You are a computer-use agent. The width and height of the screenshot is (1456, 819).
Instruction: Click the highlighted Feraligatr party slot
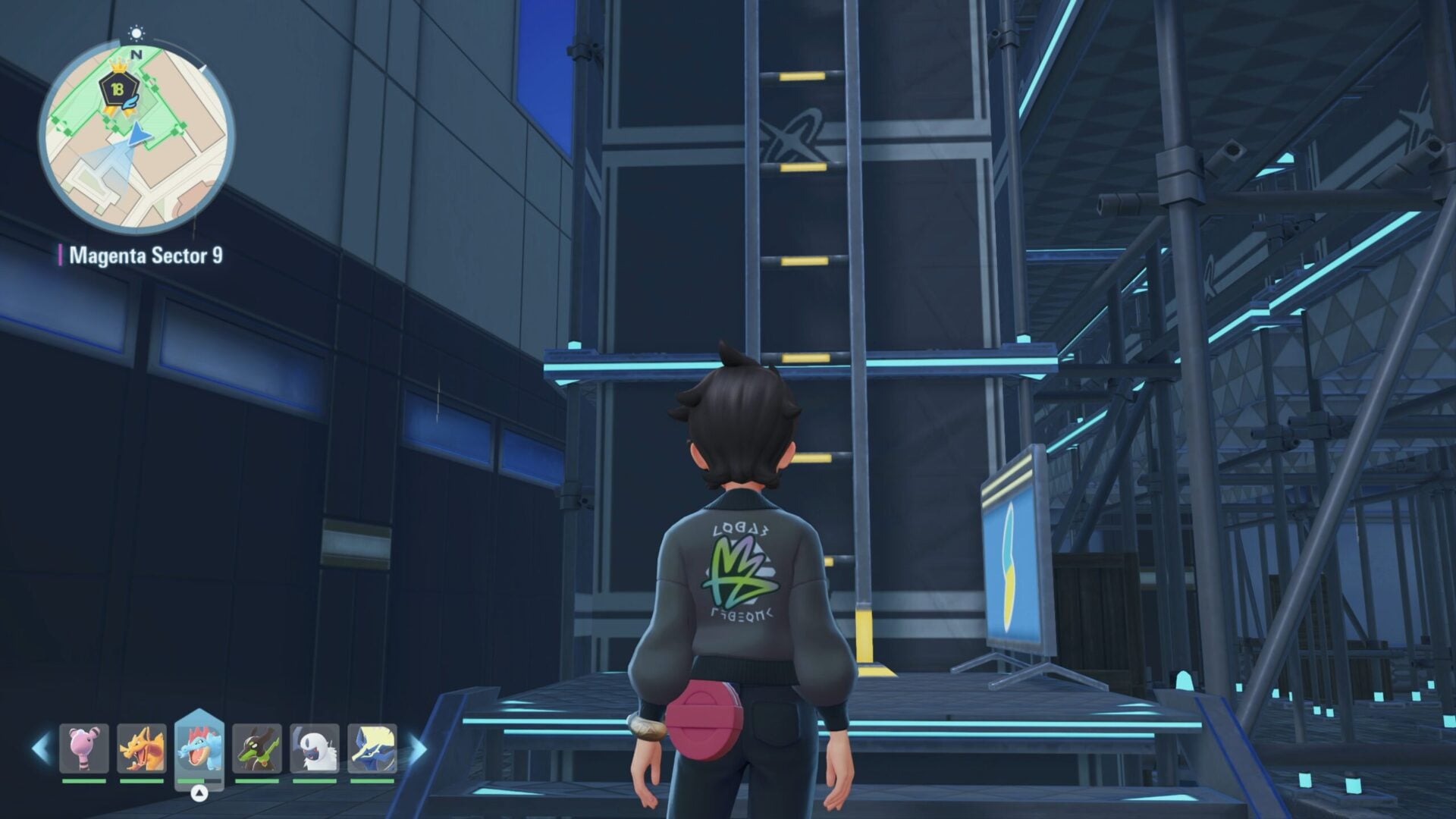point(199,748)
